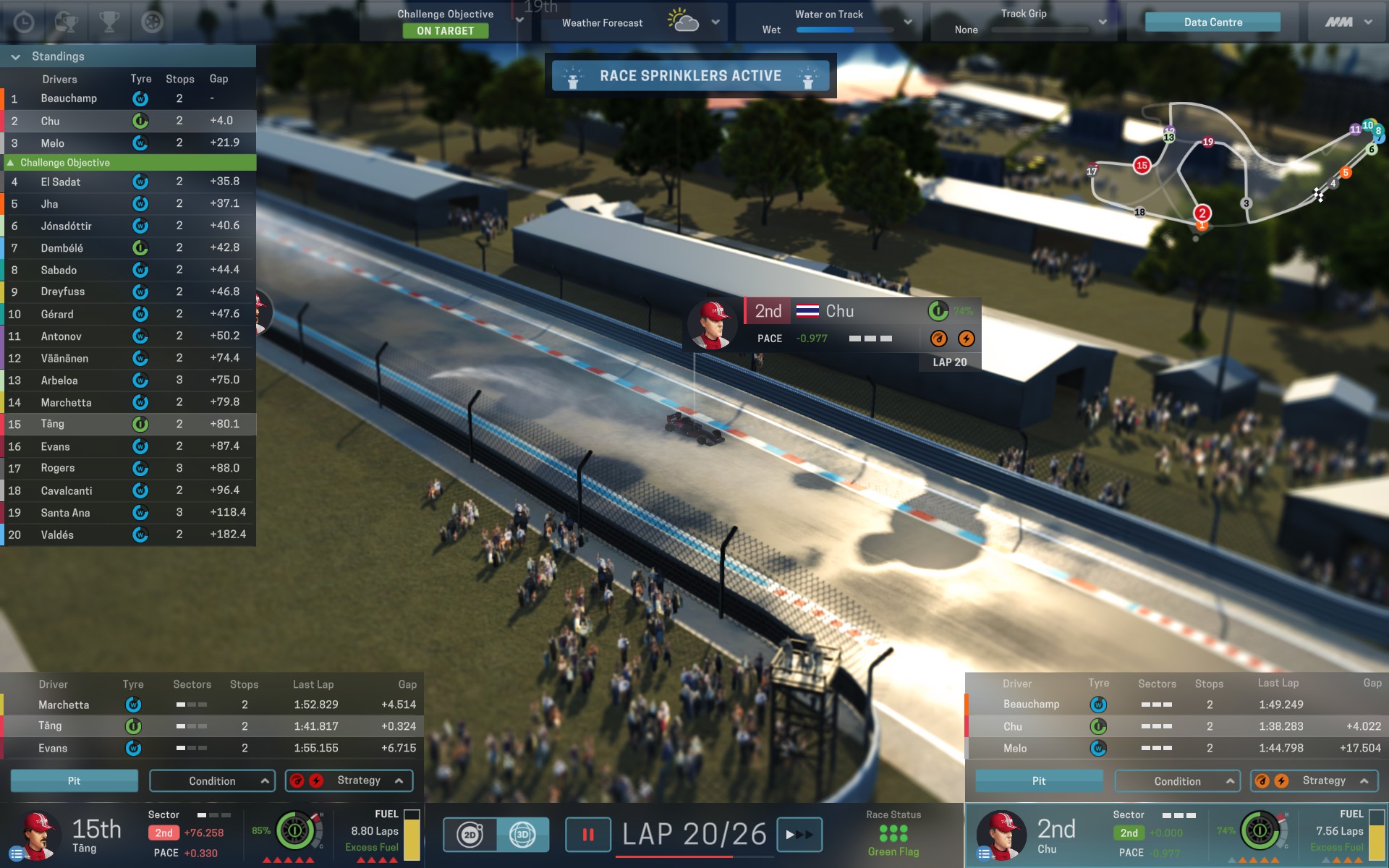Screen dimensions: 1389x868
Task: Open the MM main menu dropdown
Action: 1348,22
